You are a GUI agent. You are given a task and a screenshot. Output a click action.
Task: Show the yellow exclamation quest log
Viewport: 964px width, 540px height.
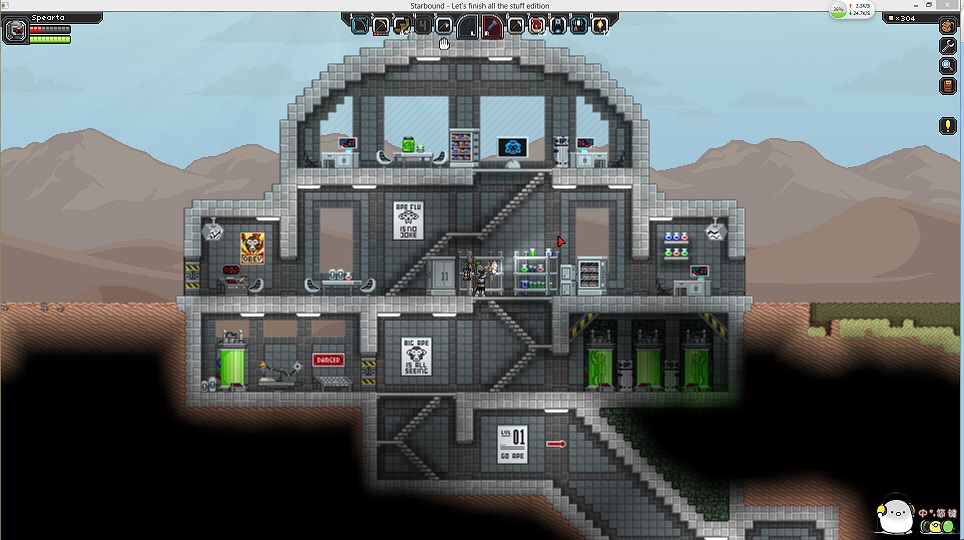[x=947, y=126]
